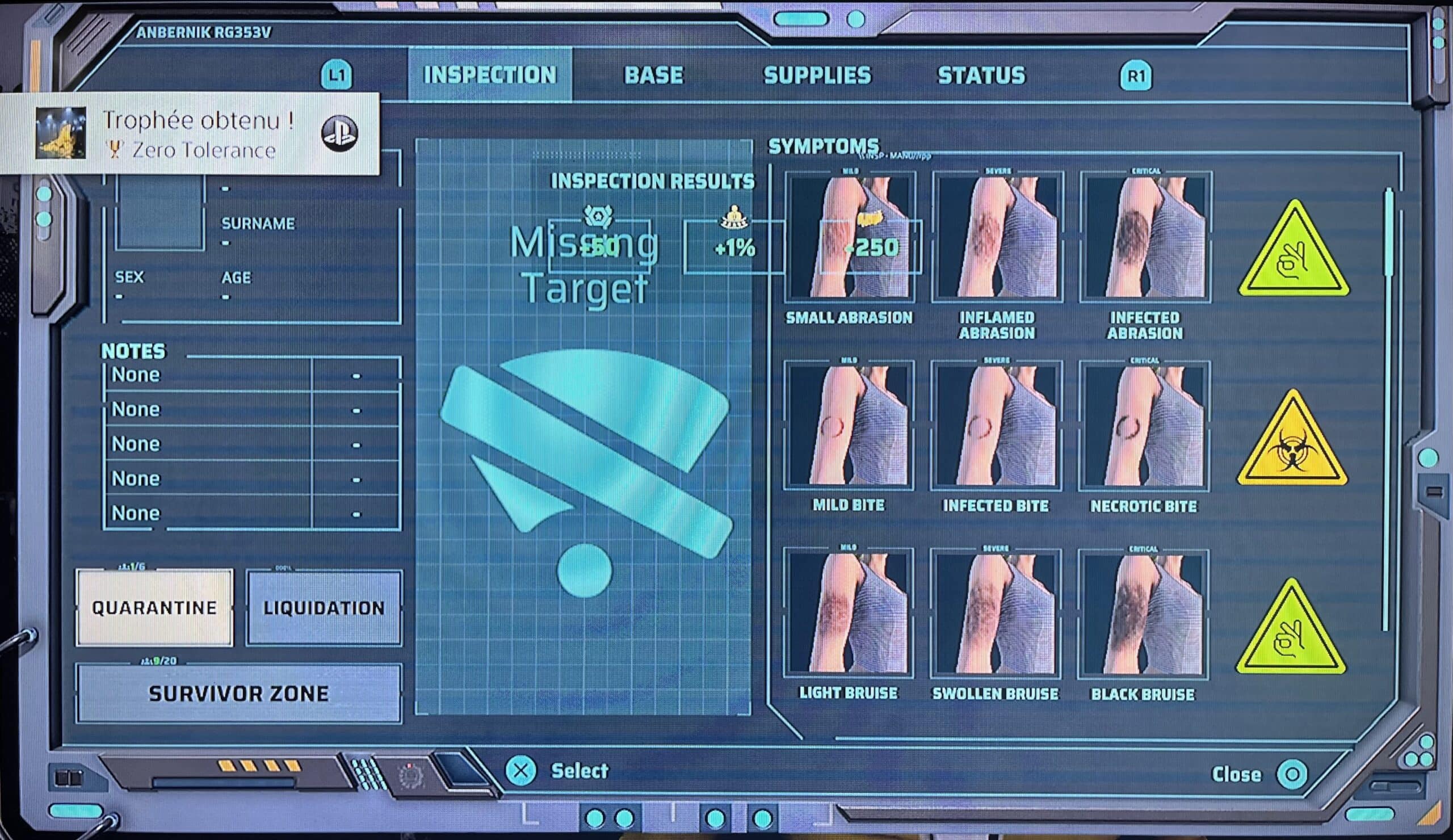Choose the Mild Bite symptom

pyautogui.click(x=848, y=426)
